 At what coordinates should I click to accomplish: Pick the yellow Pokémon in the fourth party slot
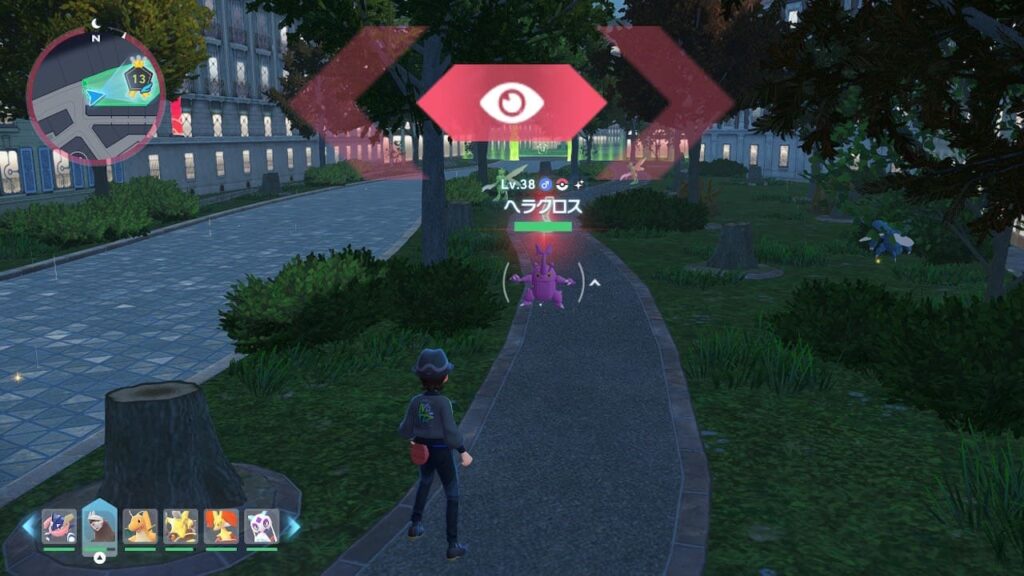pos(180,525)
